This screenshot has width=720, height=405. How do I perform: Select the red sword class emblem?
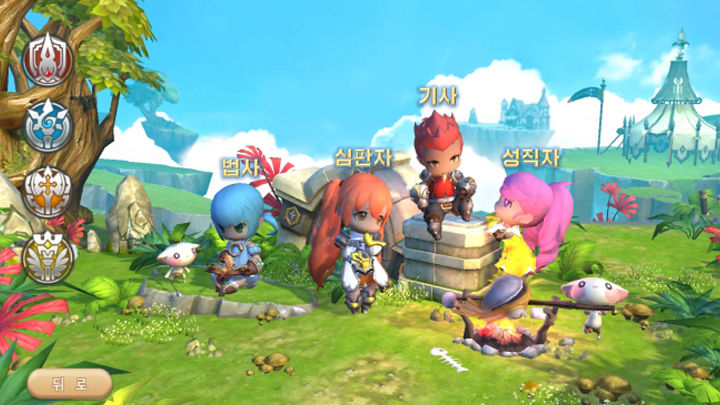pyautogui.click(x=47, y=60)
